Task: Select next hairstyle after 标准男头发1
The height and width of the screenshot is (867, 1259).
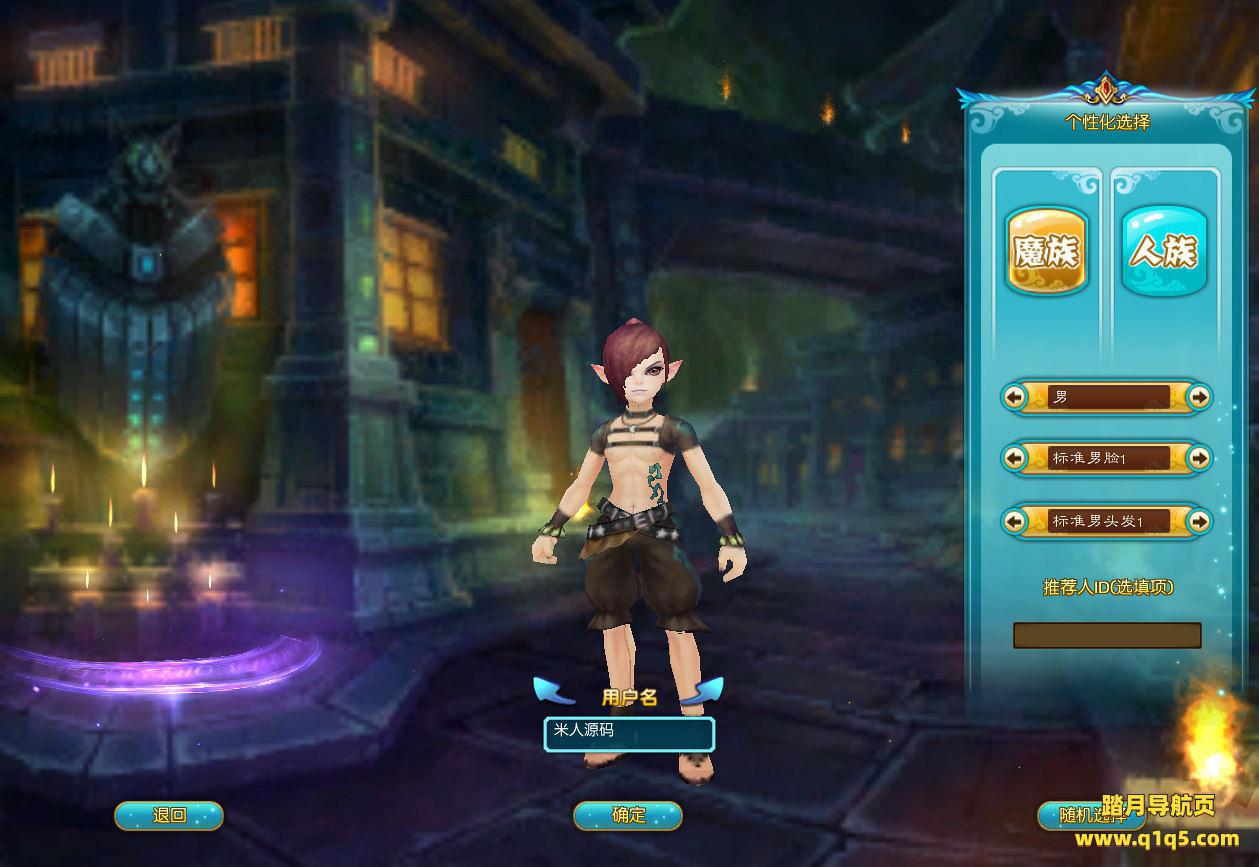Action: point(1199,521)
